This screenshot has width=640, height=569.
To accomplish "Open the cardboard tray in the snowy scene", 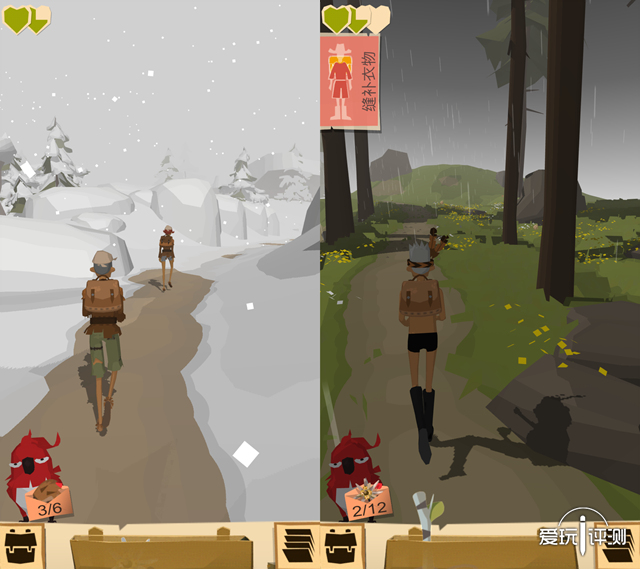I will 160,550.
